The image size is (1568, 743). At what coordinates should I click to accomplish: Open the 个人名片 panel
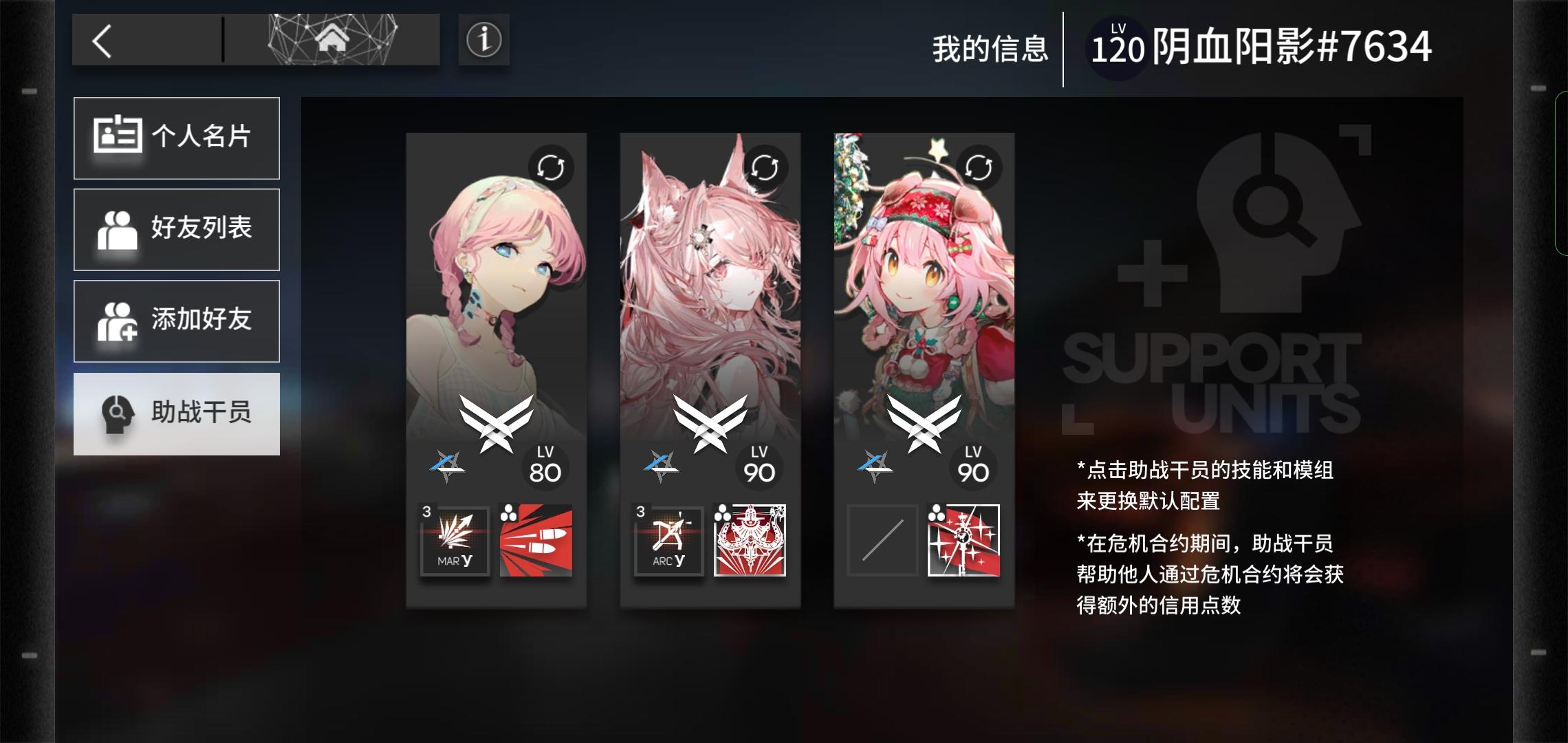tap(177, 138)
